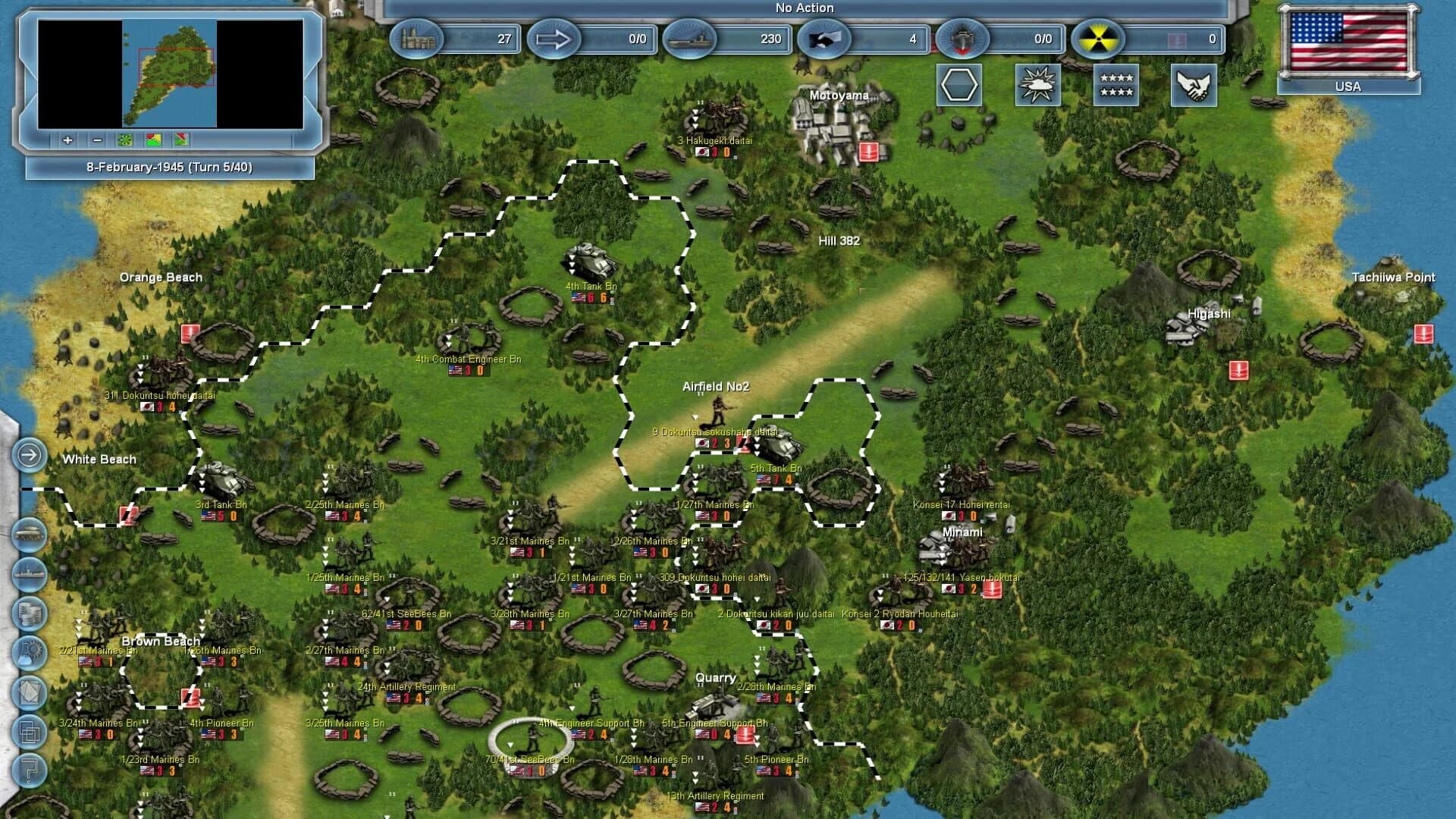Switch minimap to political map mode
1456x819 pixels.
click(x=154, y=140)
